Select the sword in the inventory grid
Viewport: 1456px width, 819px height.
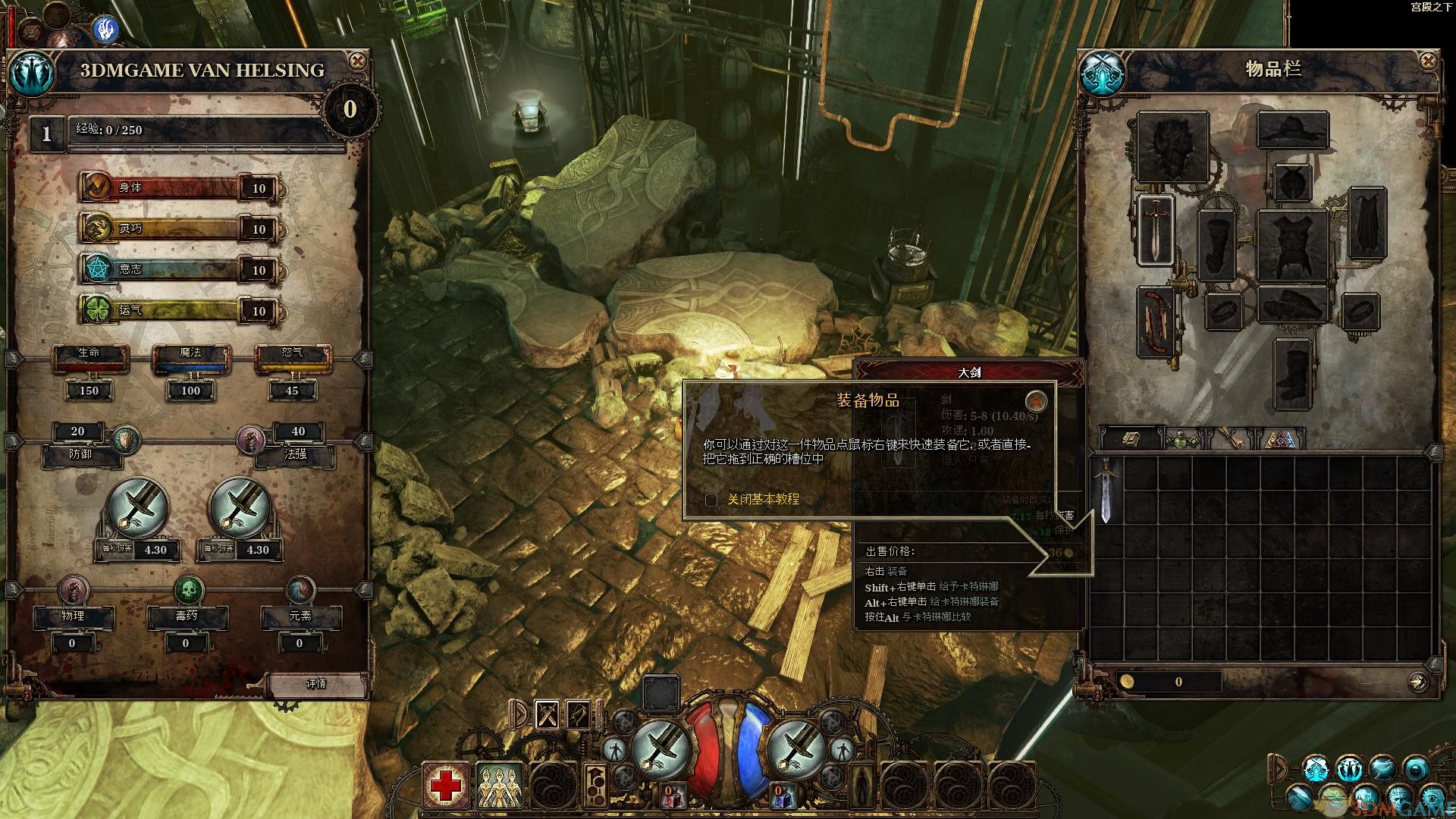[1106, 490]
